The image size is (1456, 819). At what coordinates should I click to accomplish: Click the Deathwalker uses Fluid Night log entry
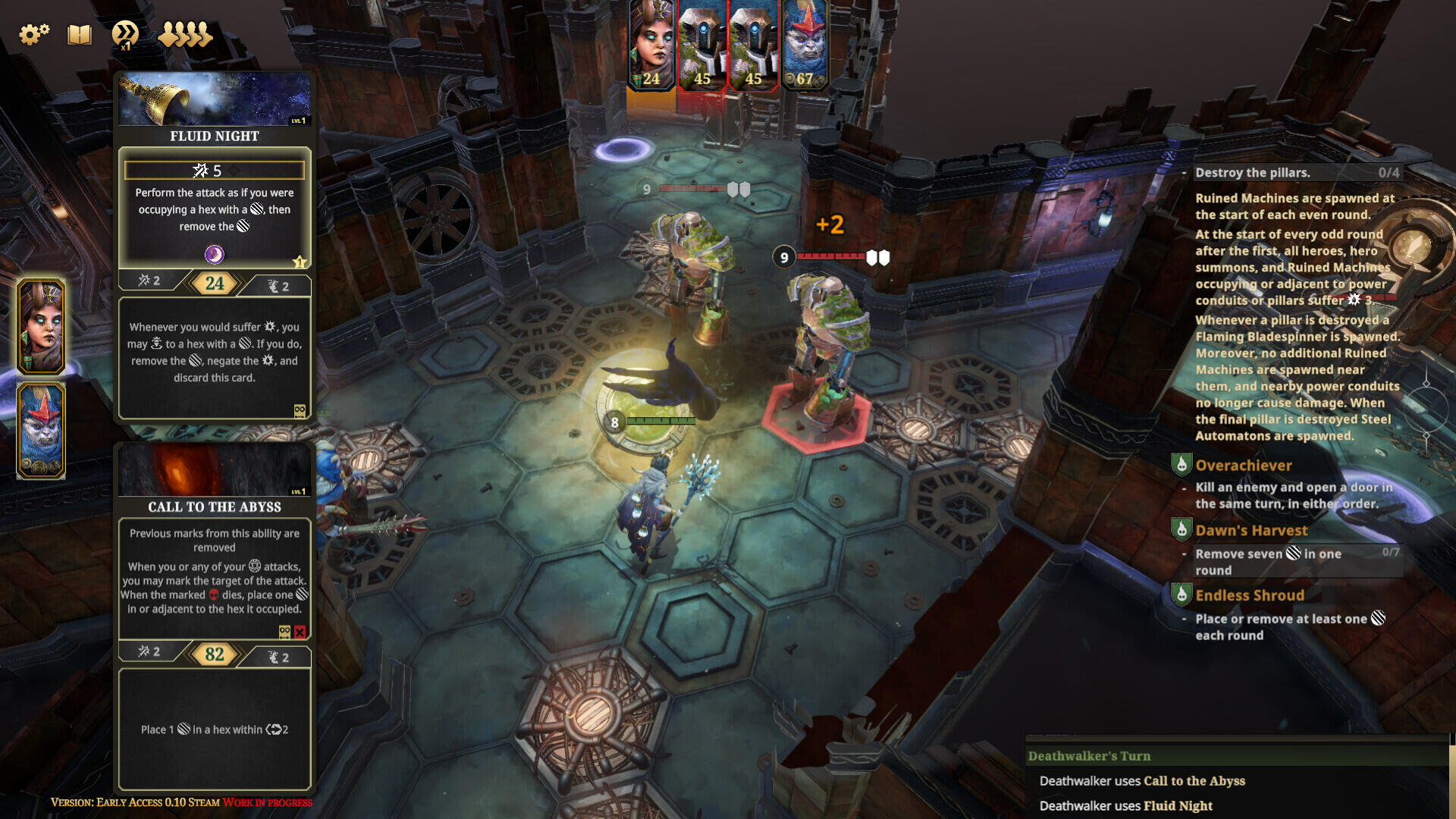click(1126, 806)
